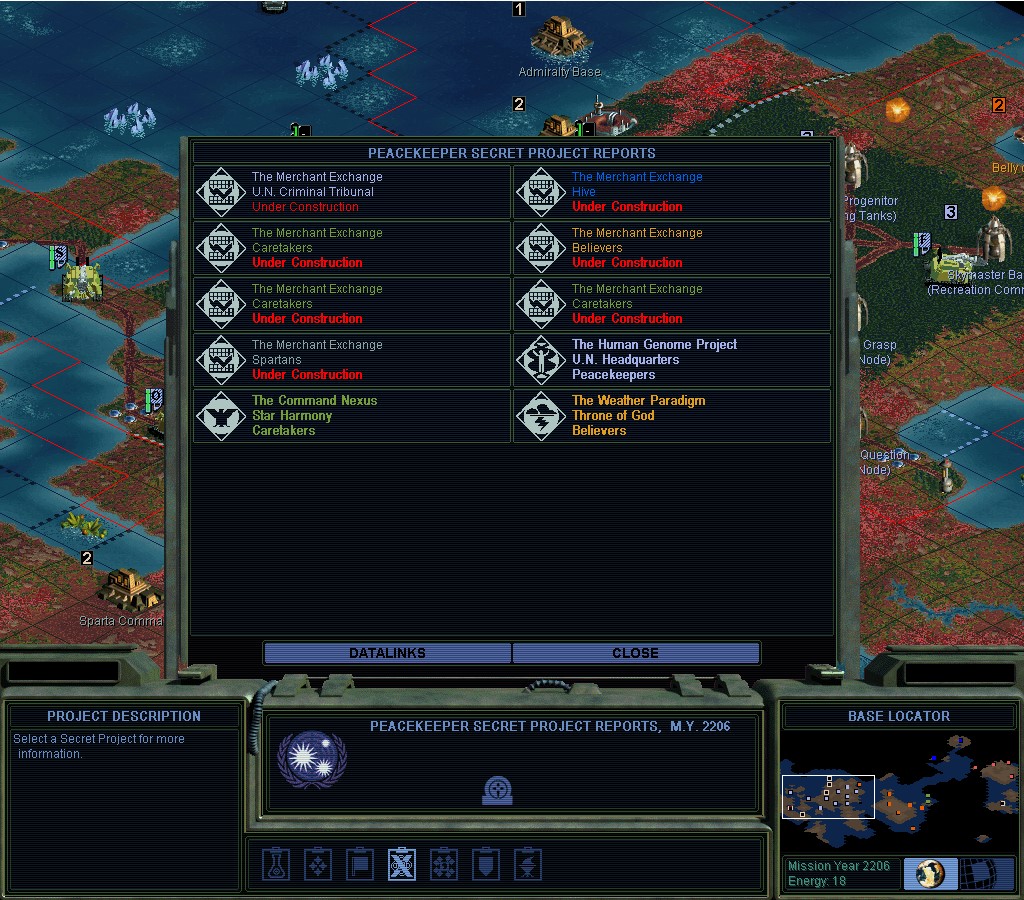Open the flag report icon
This screenshot has height=900, width=1024.
(359, 864)
